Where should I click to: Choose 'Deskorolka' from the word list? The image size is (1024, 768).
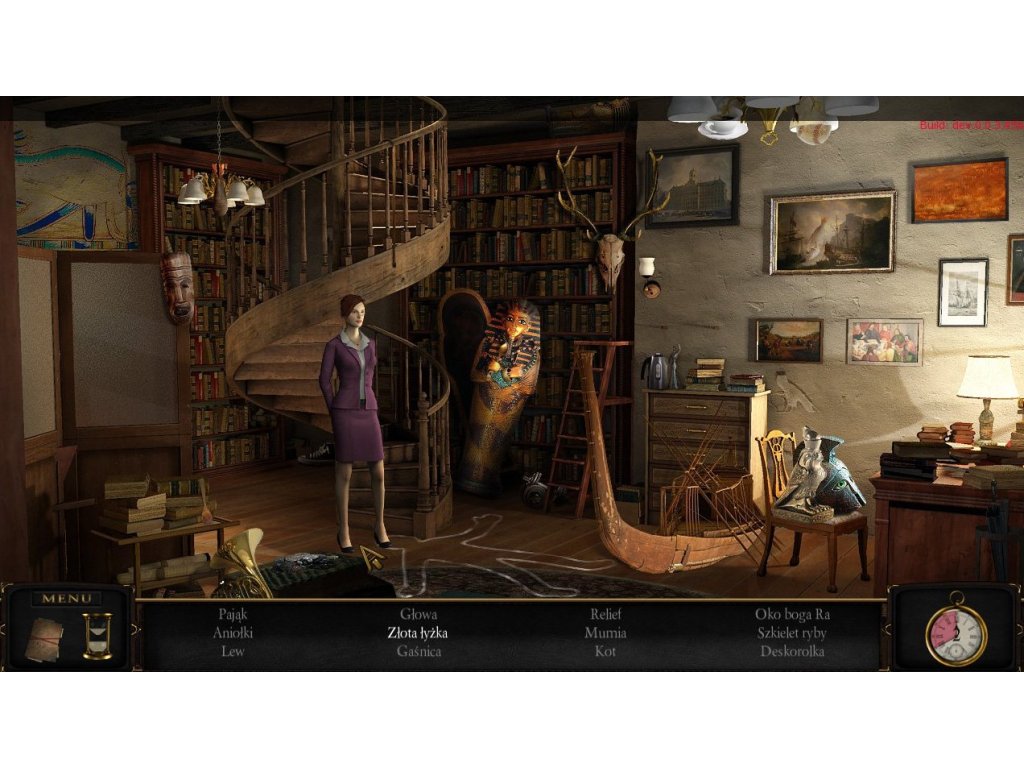point(792,651)
